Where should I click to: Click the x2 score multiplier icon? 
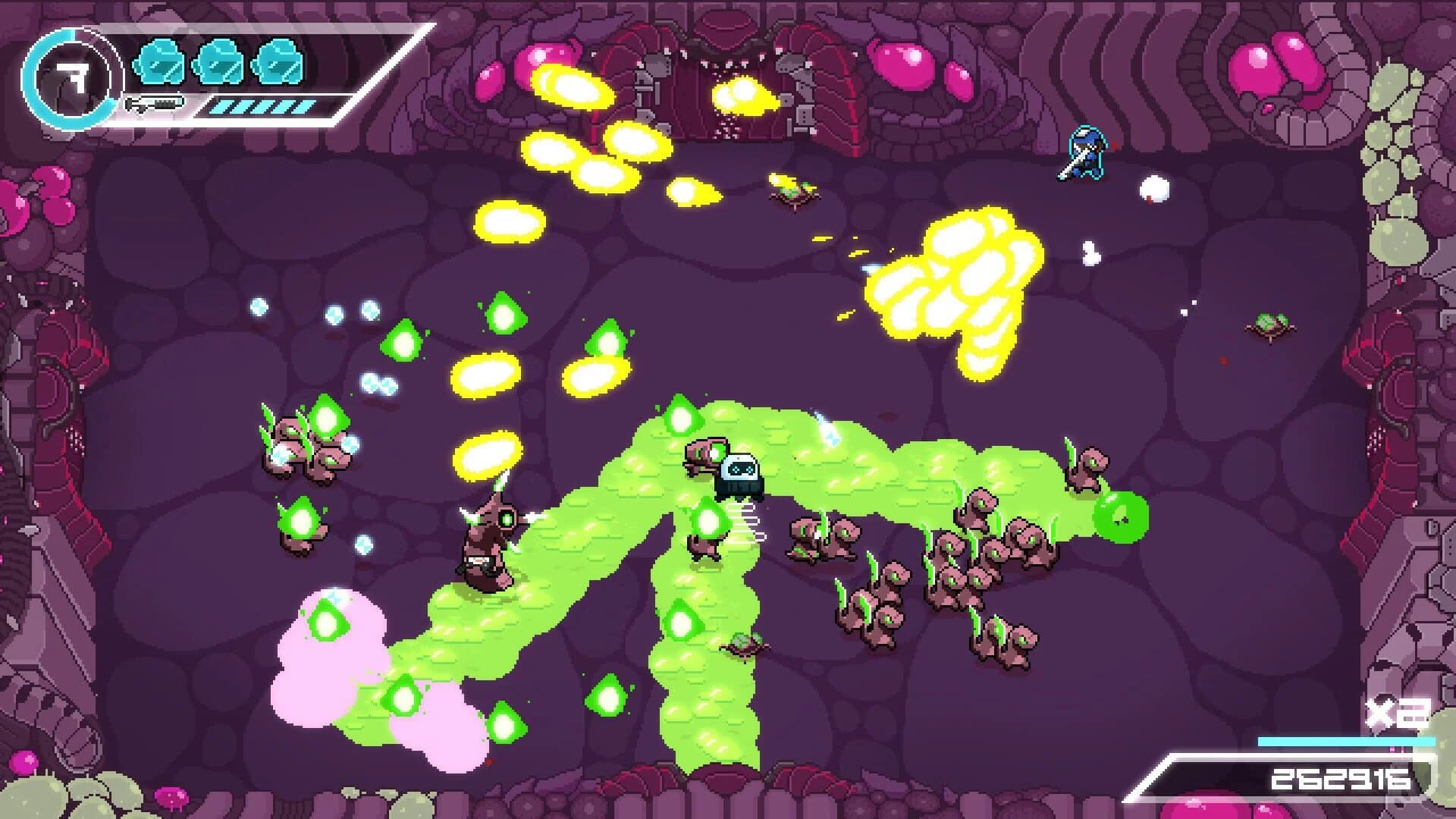[x=1393, y=713]
